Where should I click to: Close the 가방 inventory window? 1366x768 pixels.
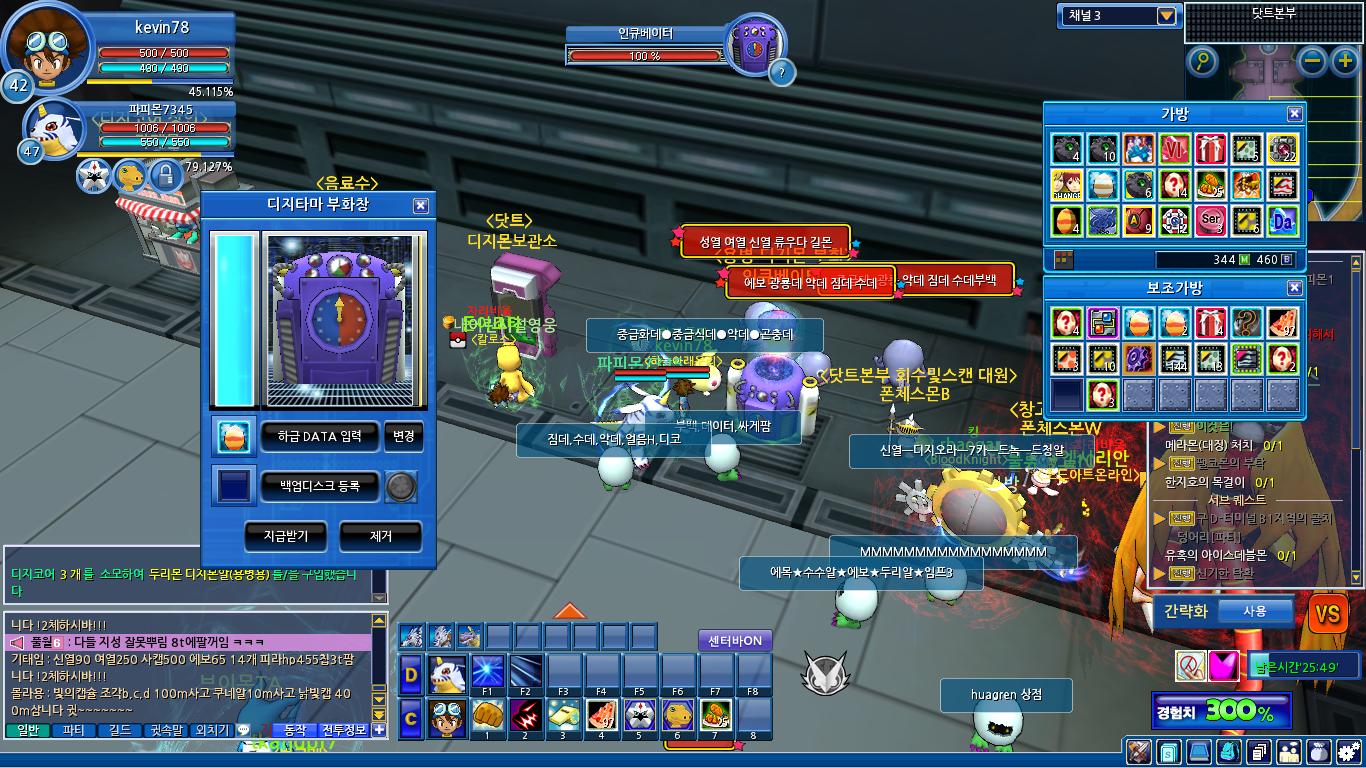[x=1294, y=114]
